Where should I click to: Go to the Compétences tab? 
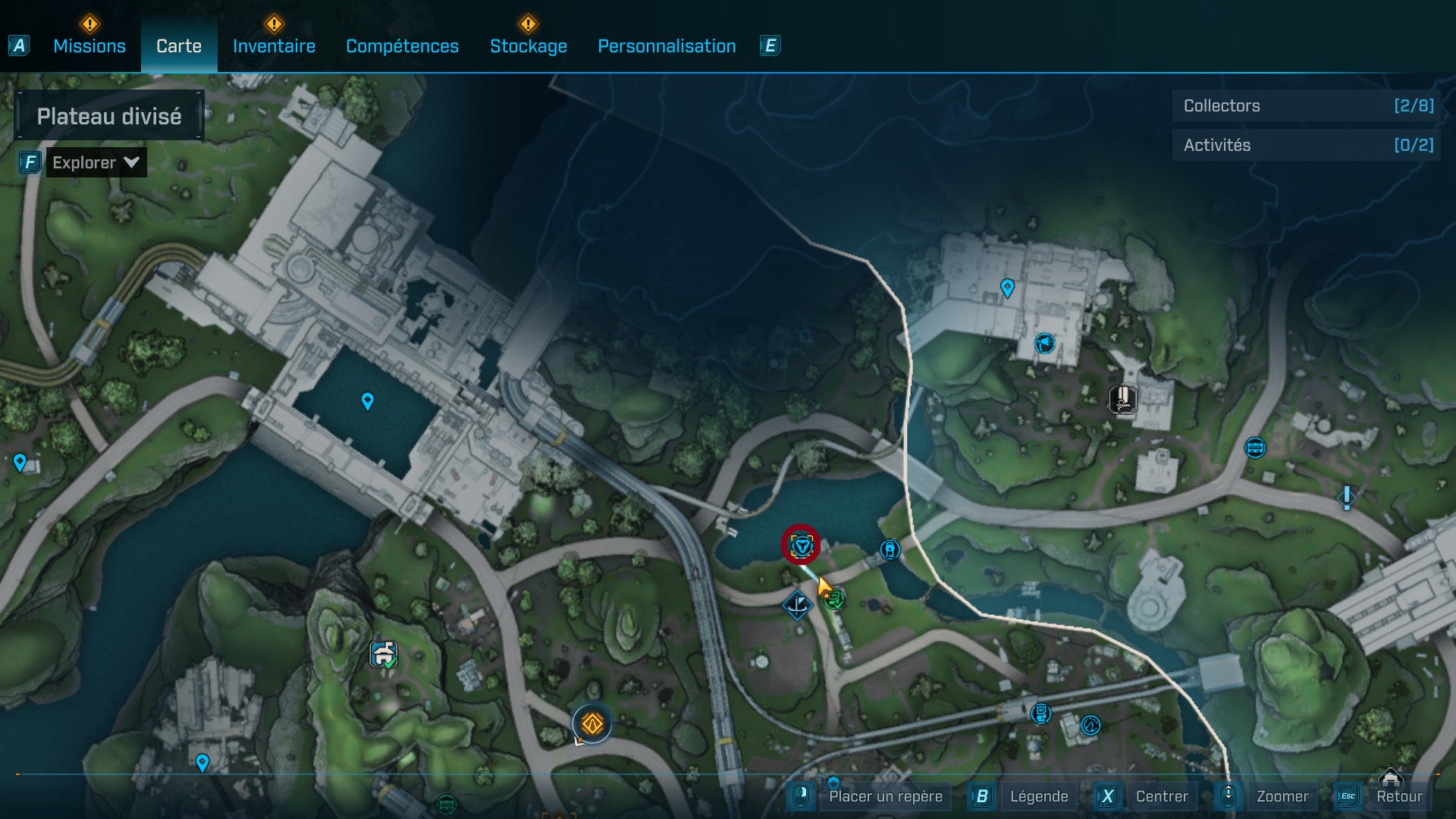point(402,46)
